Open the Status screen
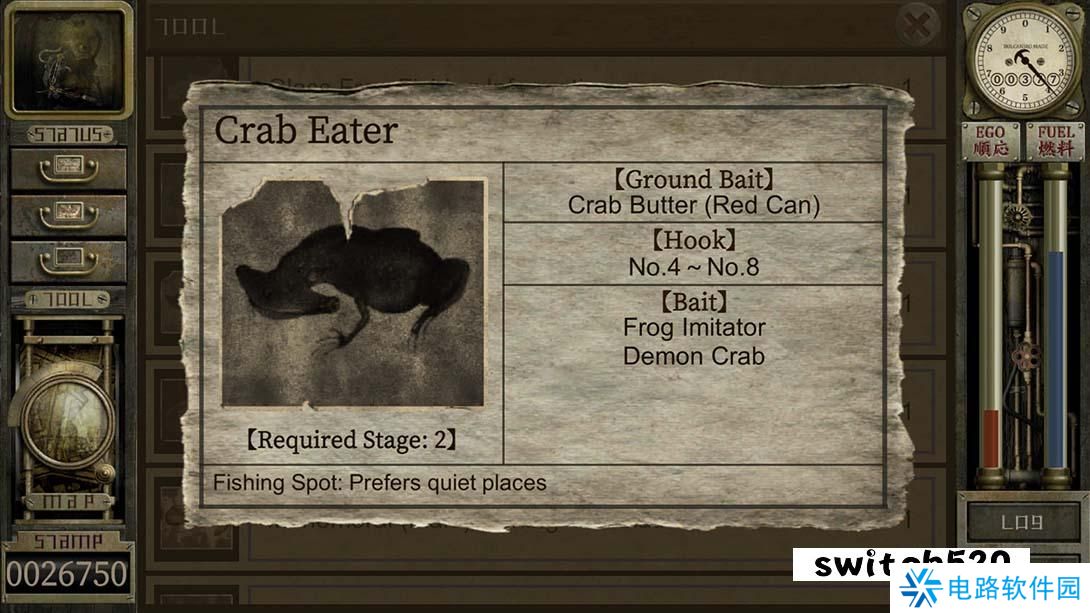Viewport: 1090px width, 613px height. 68,133
